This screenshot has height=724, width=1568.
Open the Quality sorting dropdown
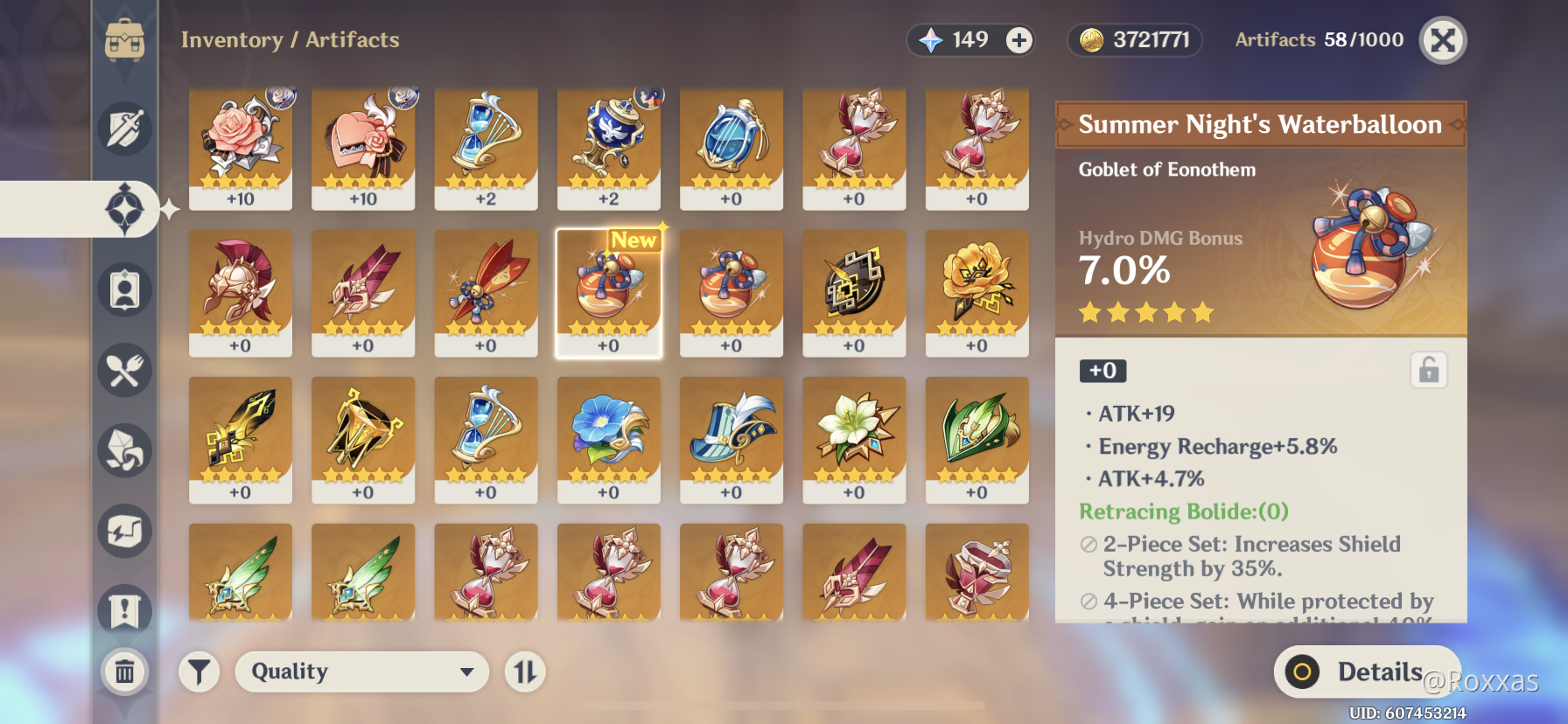tap(361, 672)
